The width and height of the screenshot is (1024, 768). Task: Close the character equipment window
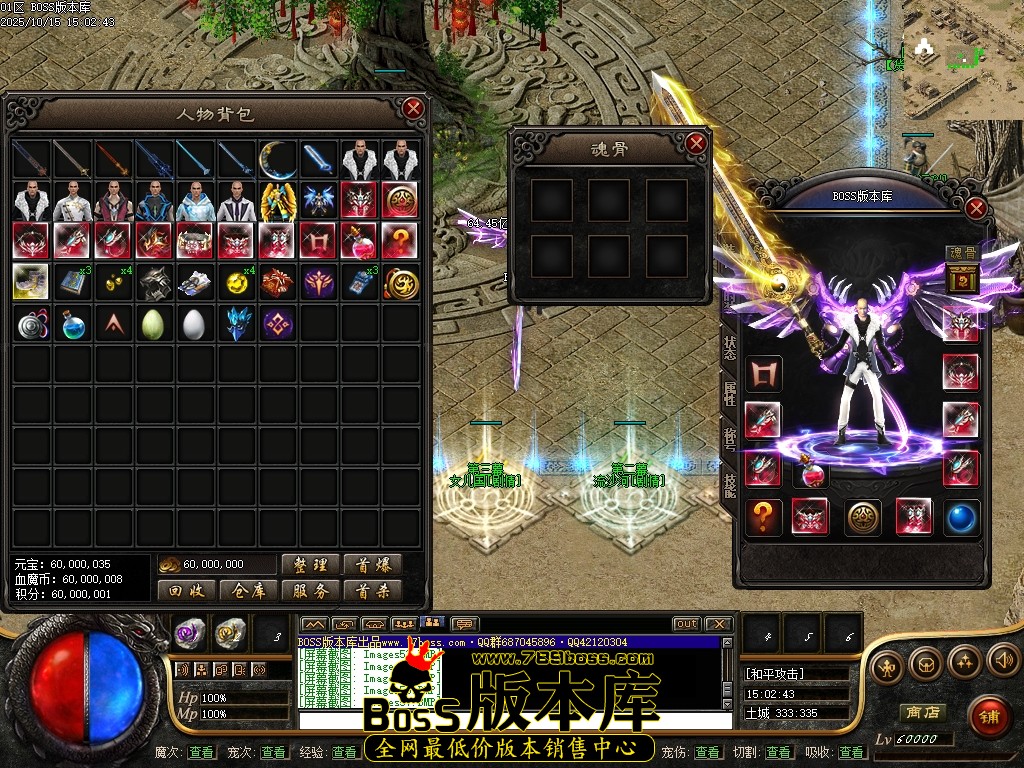tap(976, 208)
